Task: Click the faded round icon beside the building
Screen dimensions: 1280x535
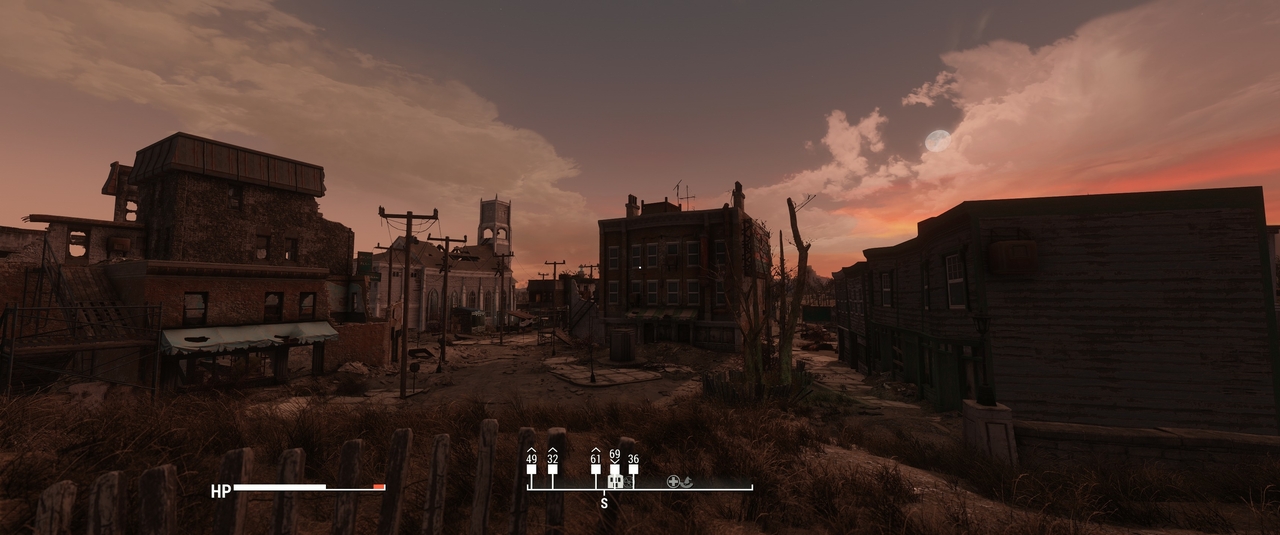Action: pyautogui.click(x=628, y=482)
